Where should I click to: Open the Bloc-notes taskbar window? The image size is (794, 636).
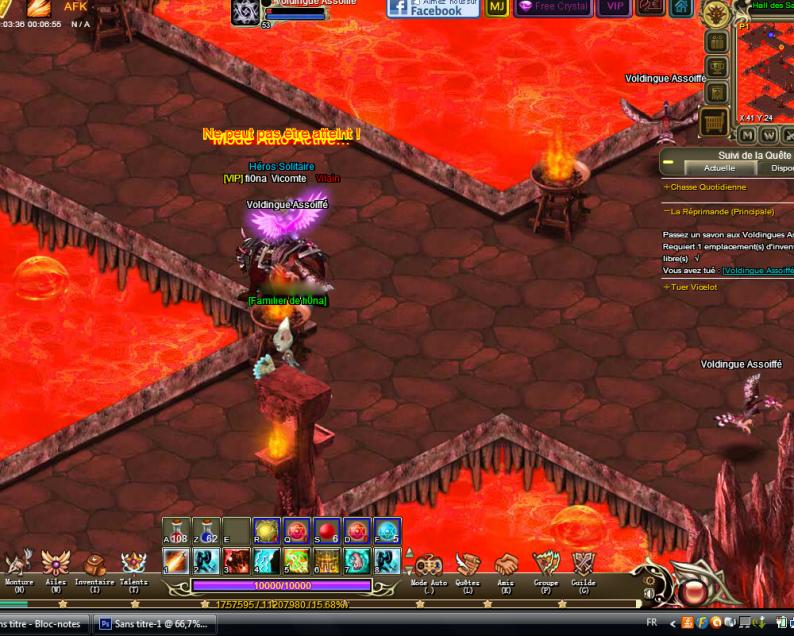point(45,623)
